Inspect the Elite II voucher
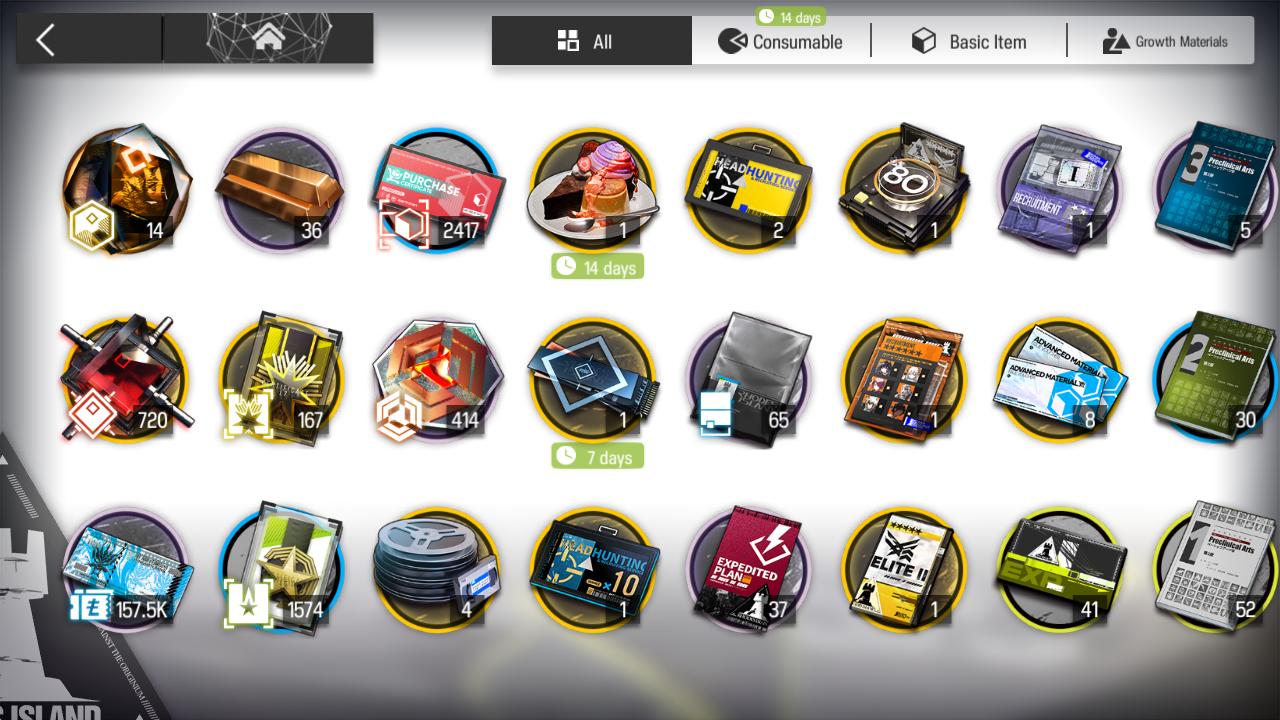Image resolution: width=1280 pixels, height=720 pixels. pyautogui.click(x=905, y=568)
